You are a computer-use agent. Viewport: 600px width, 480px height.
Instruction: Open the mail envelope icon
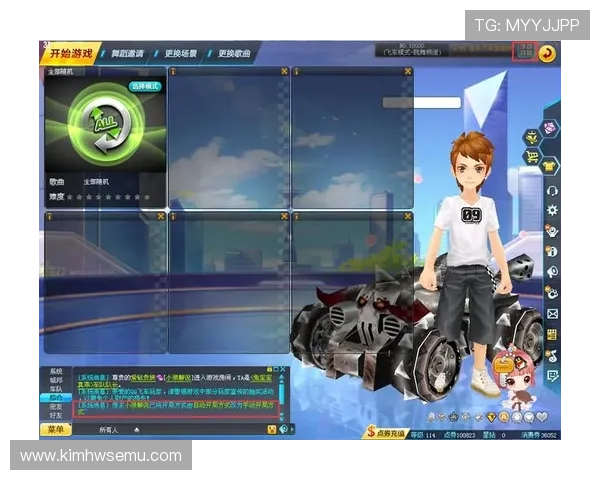[552, 313]
